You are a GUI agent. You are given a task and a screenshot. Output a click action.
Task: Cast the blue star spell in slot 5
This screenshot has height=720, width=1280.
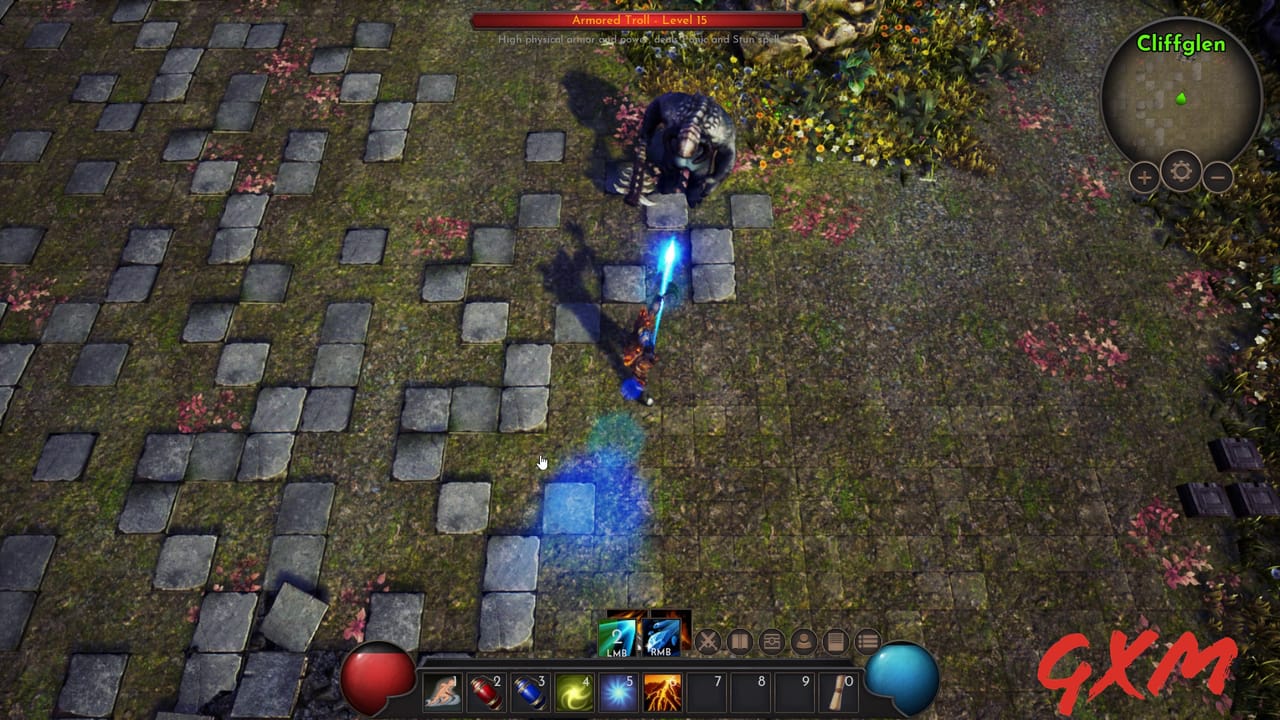pyautogui.click(x=617, y=691)
